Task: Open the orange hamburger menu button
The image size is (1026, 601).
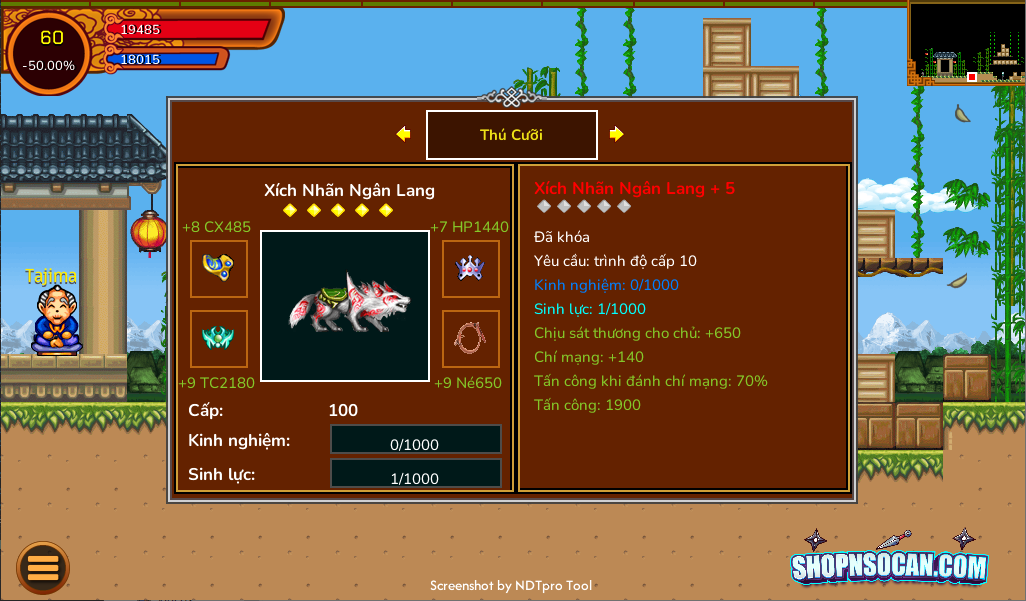Action: coord(43,568)
